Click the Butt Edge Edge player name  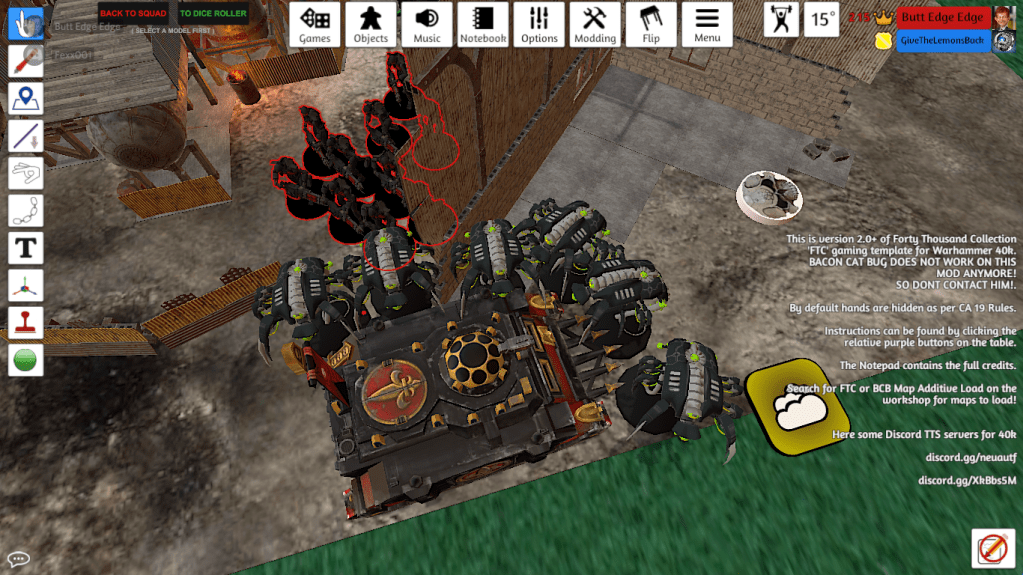tap(940, 17)
